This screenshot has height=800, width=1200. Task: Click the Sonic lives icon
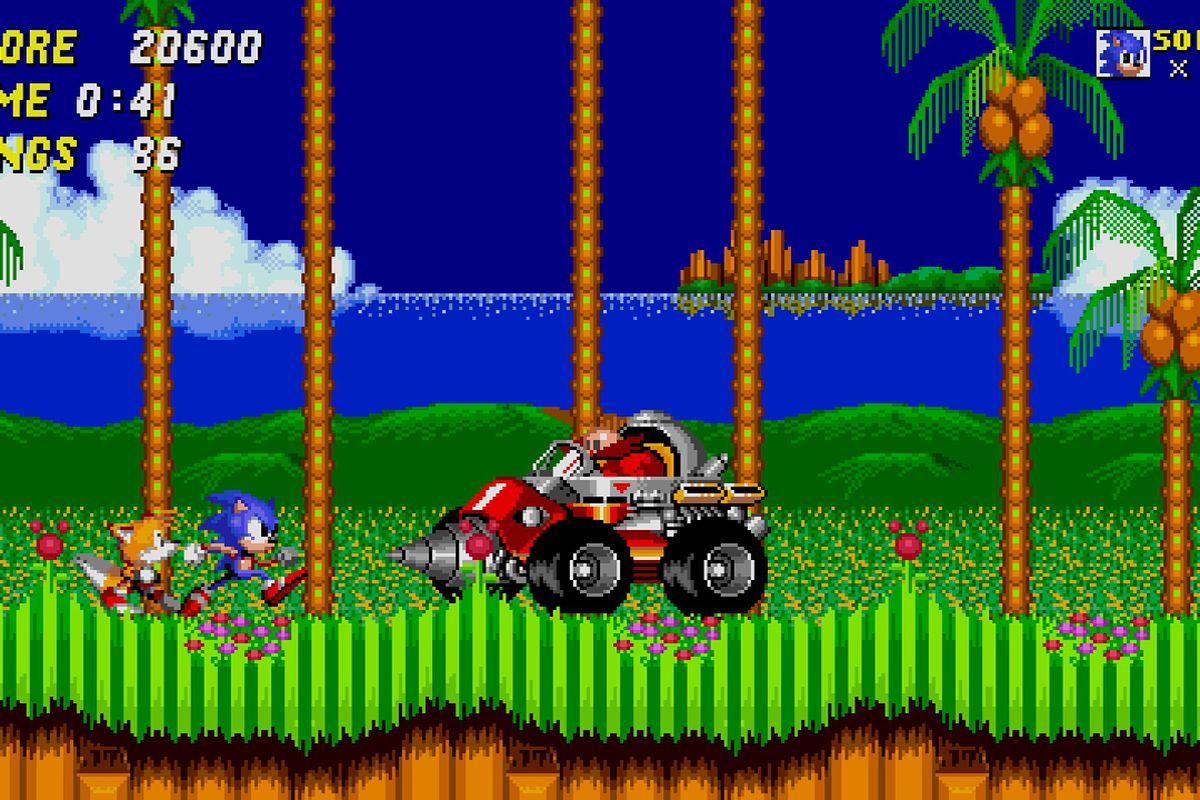1122,53
